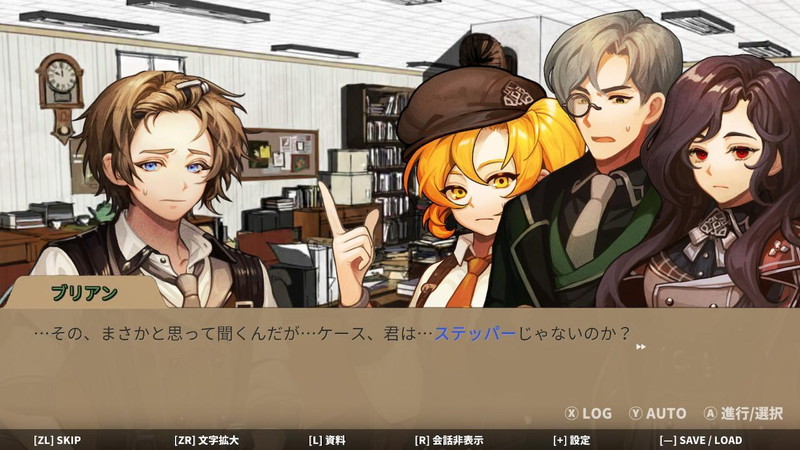Open the 資料 documents menu

click(327, 440)
